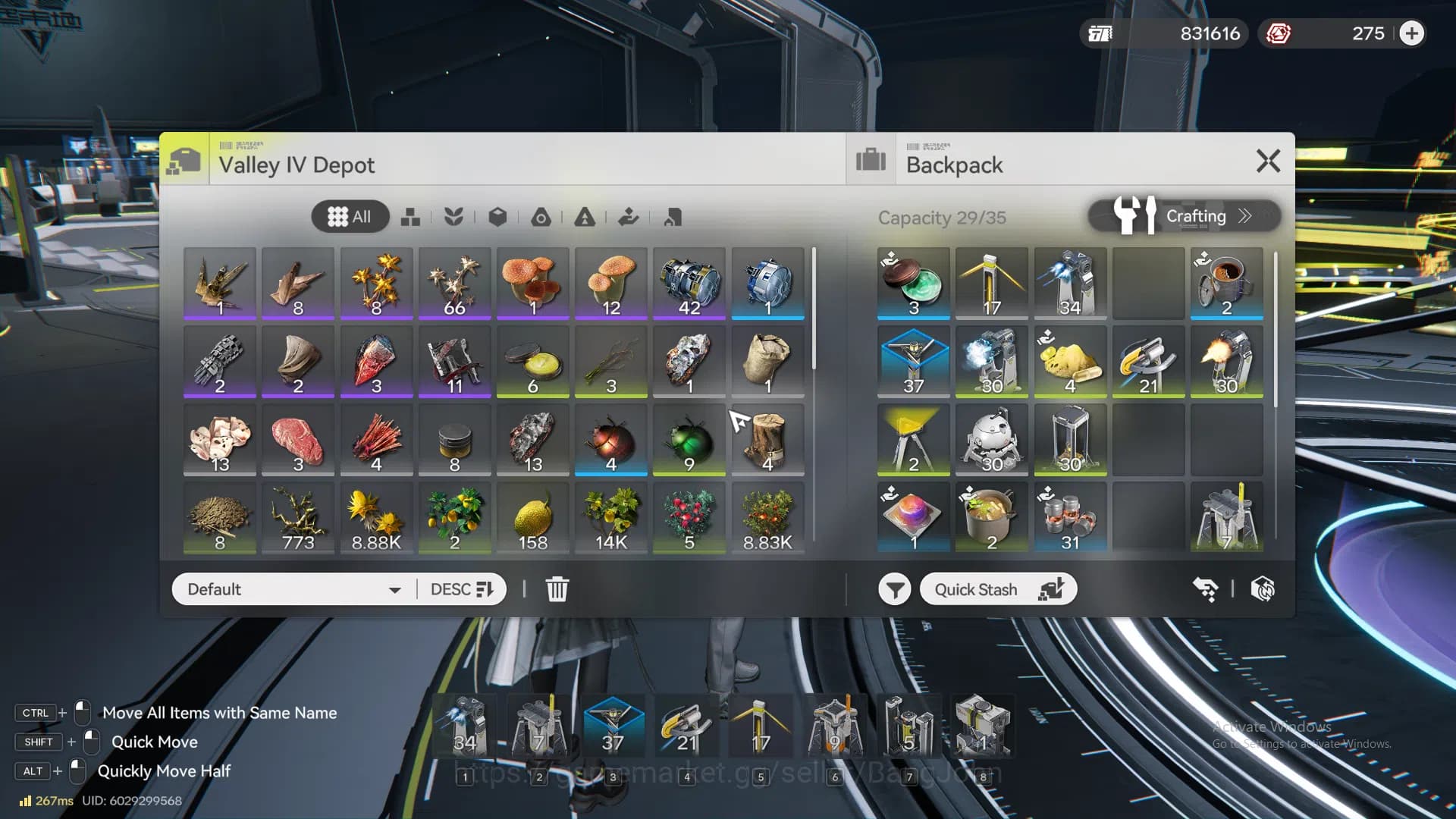Select the yellow ore pile in backpack

click(1069, 362)
